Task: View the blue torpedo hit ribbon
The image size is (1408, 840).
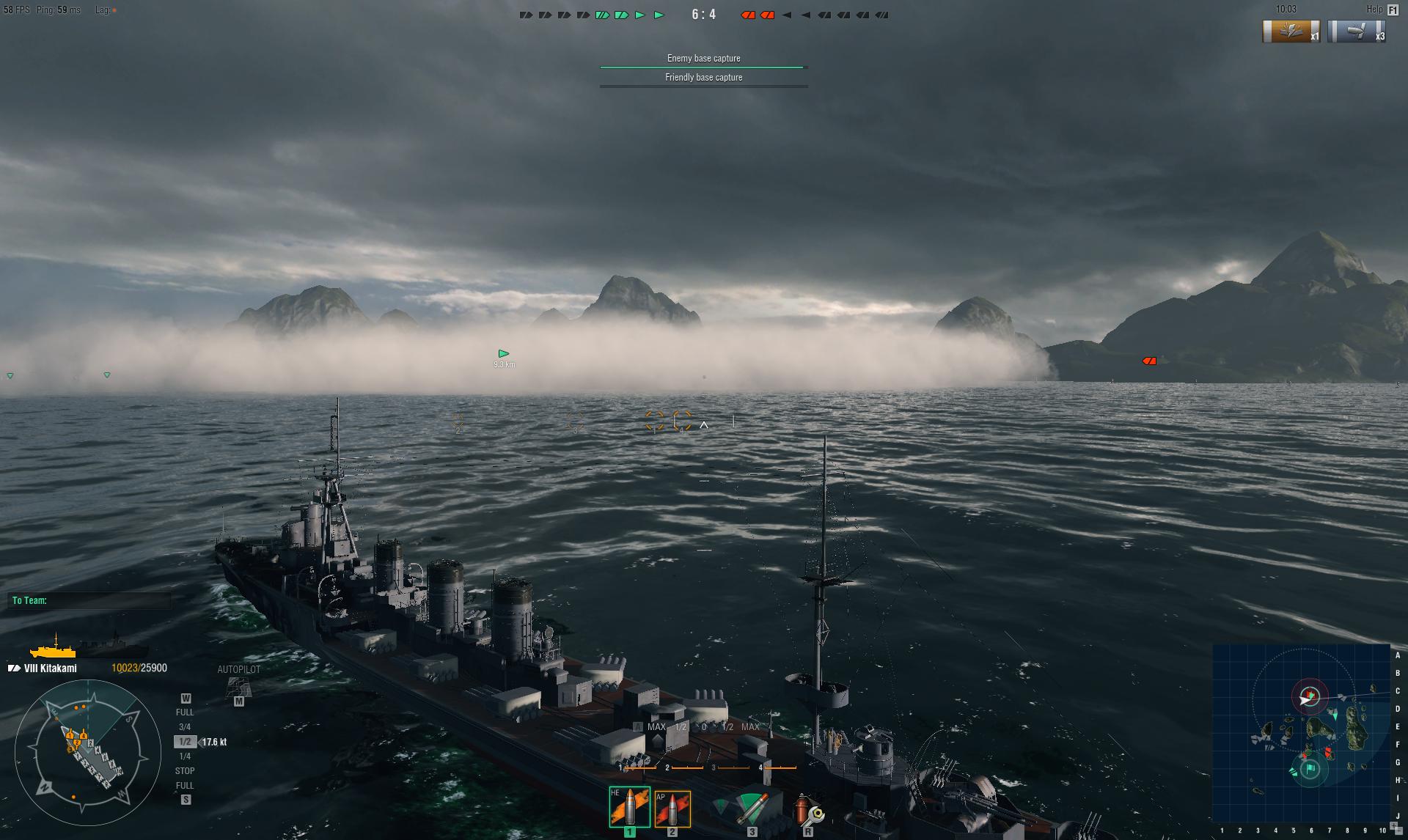Action: 1357,32
